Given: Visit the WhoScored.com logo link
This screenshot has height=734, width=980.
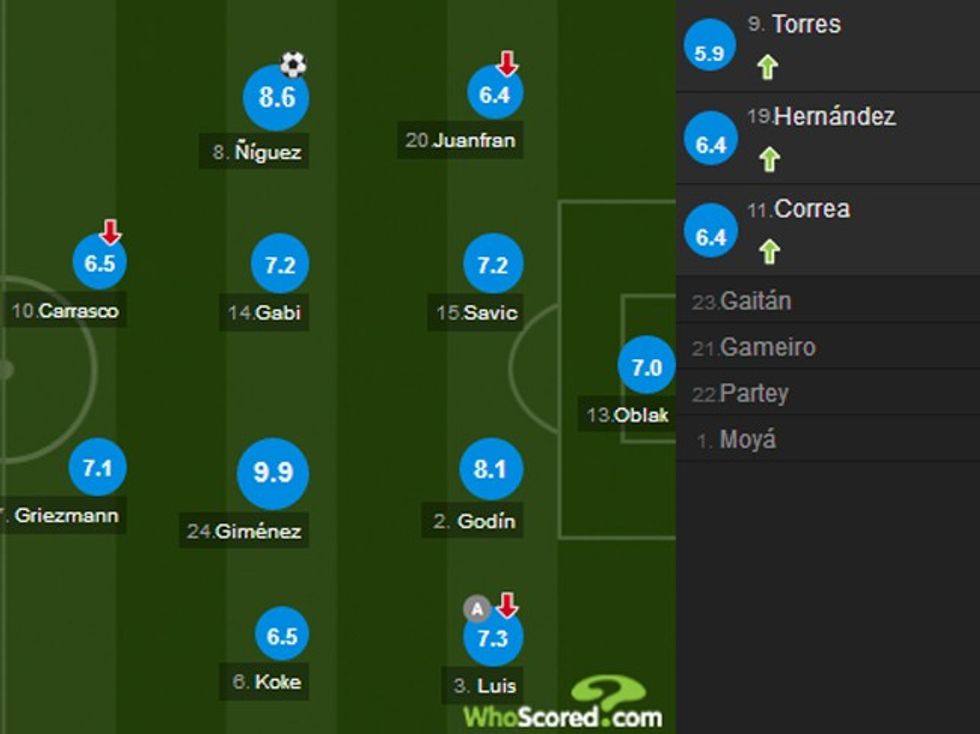Looking at the screenshot, I should [x=563, y=704].
